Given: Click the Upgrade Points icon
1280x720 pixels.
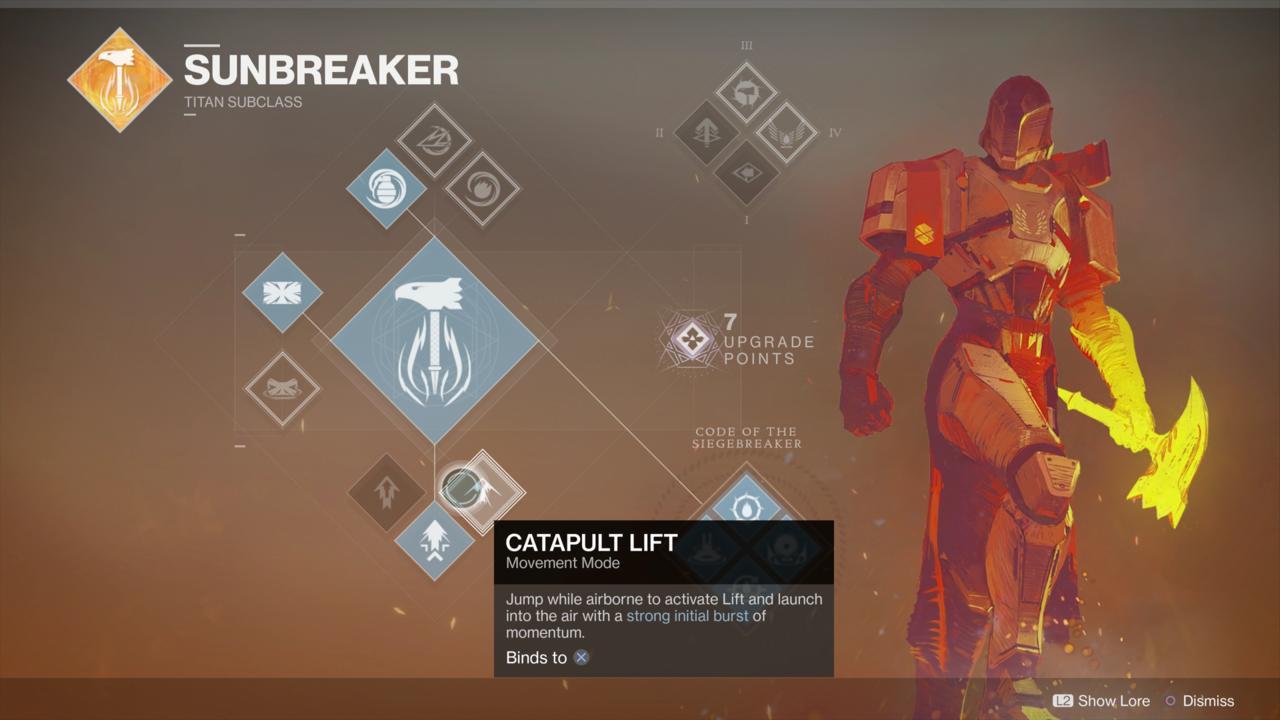Looking at the screenshot, I should click(691, 340).
